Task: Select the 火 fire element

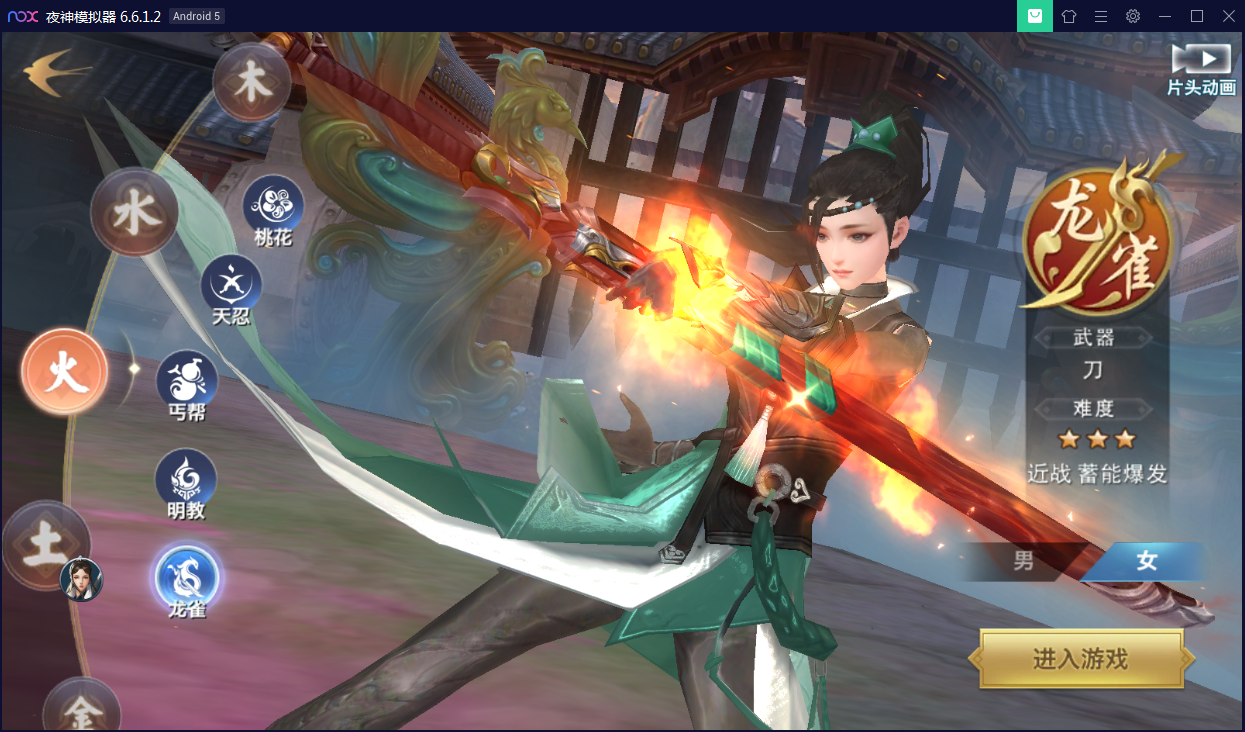Action: pyautogui.click(x=65, y=371)
